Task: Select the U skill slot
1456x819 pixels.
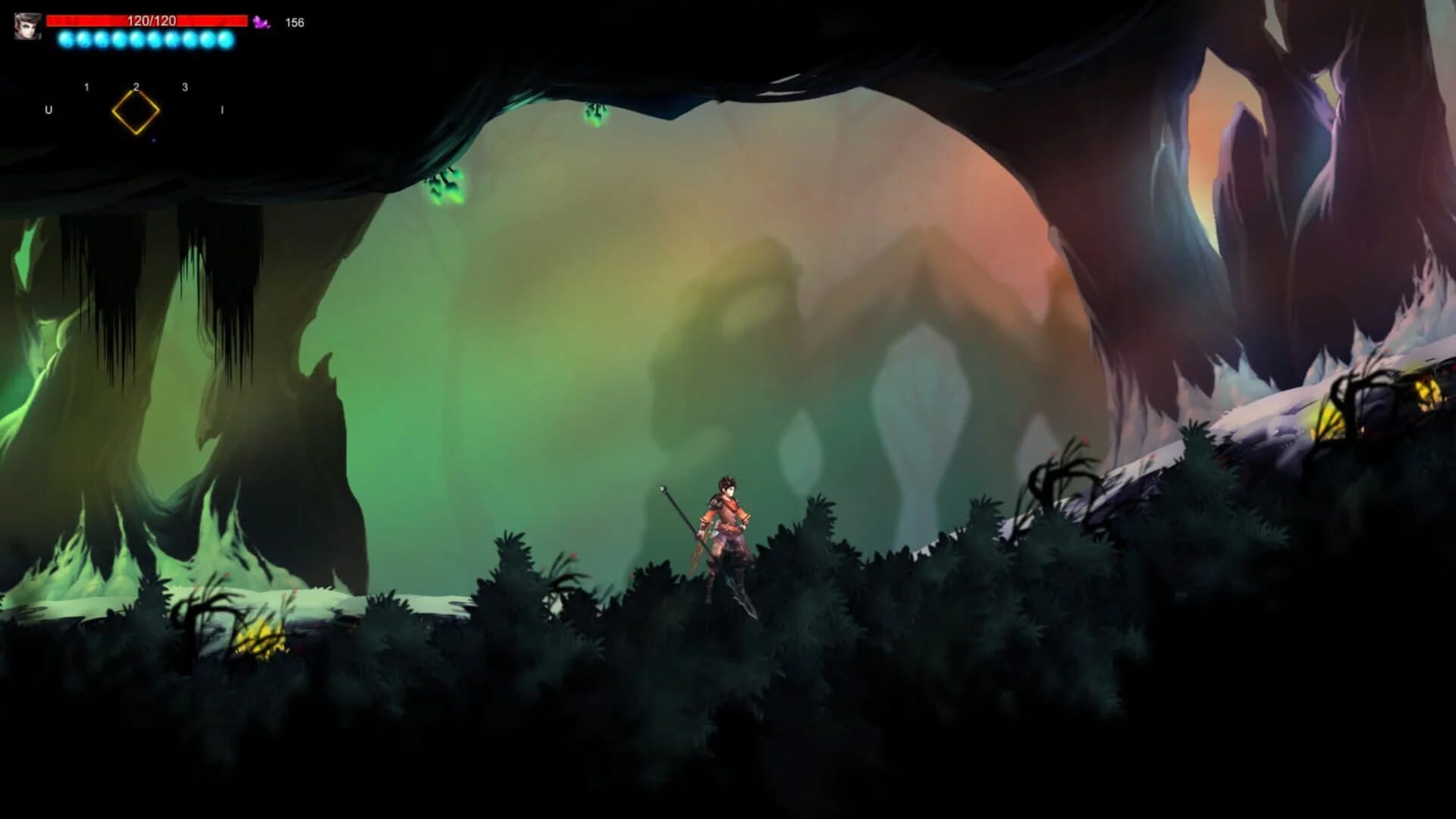Action: [49, 109]
